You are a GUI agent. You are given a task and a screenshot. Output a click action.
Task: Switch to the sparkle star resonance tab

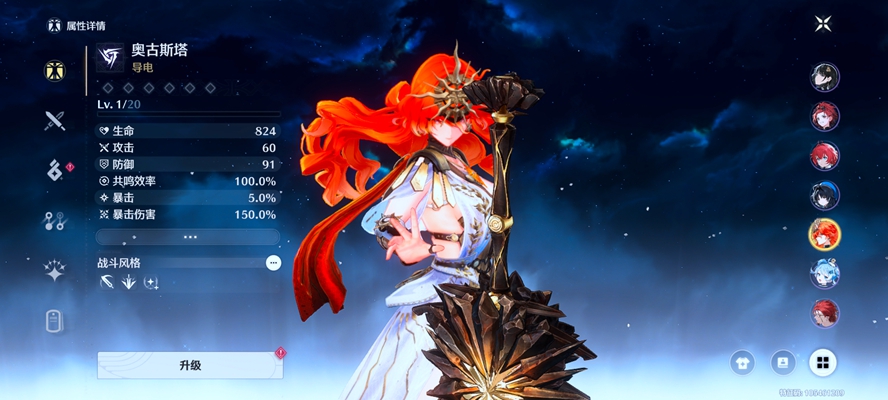[x=55, y=271]
